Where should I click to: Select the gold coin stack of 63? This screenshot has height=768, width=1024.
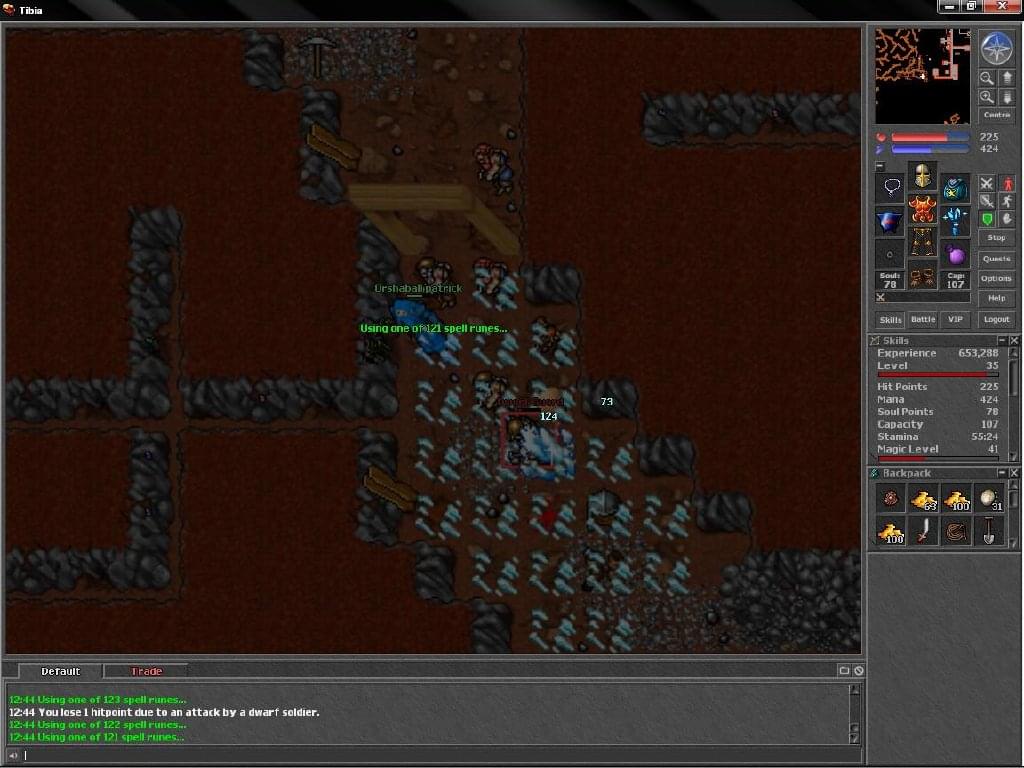coord(923,498)
